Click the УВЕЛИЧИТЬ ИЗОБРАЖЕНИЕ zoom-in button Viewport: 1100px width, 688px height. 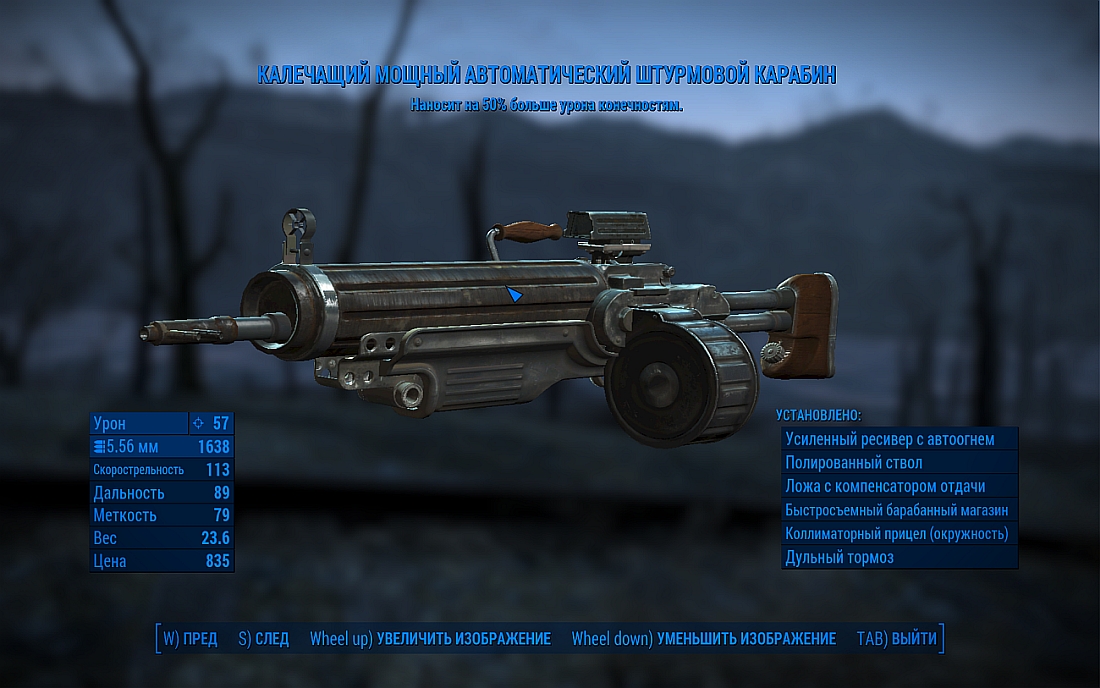(x=431, y=639)
